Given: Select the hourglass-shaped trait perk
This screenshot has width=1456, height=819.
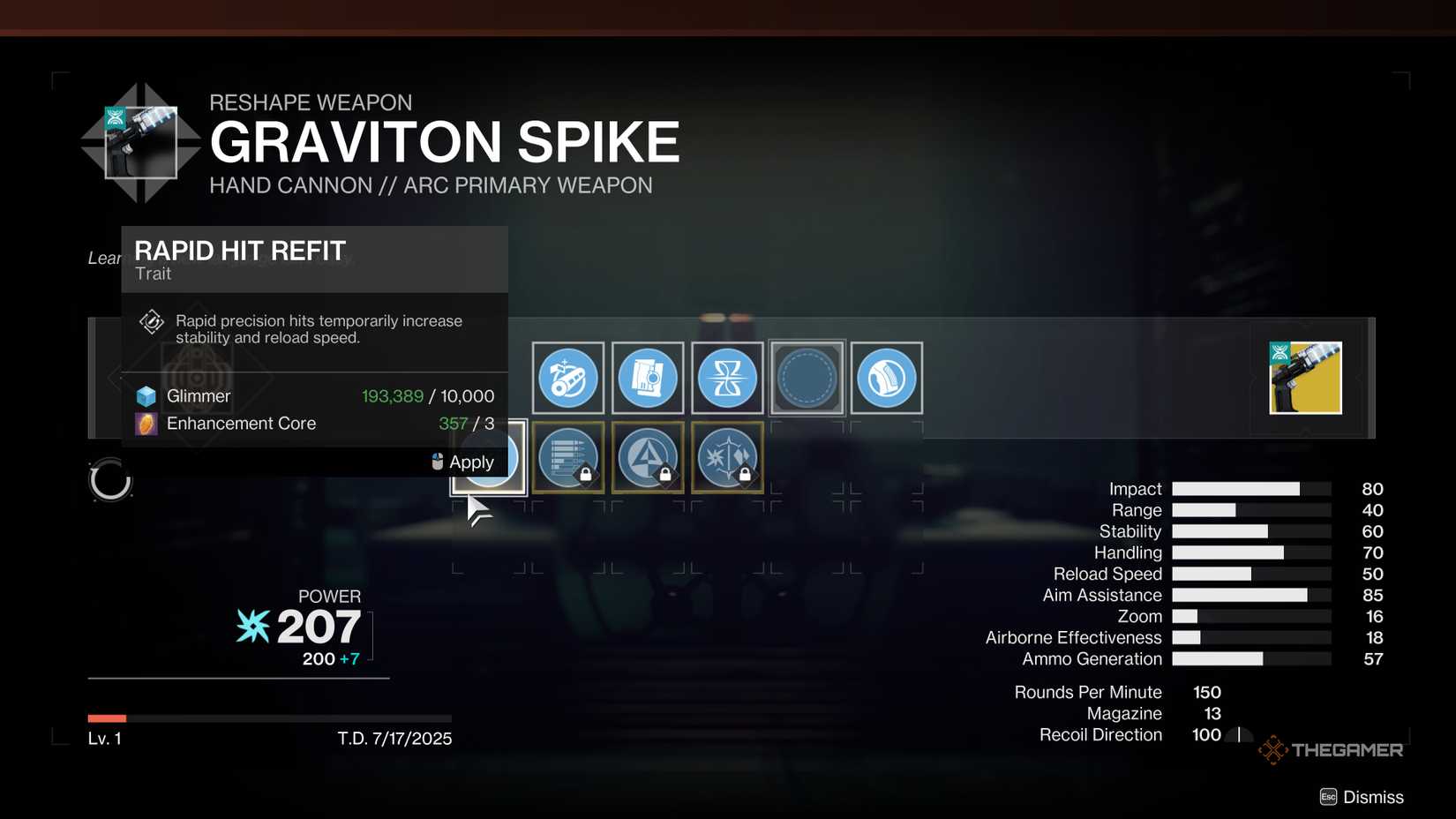Looking at the screenshot, I should (x=727, y=378).
